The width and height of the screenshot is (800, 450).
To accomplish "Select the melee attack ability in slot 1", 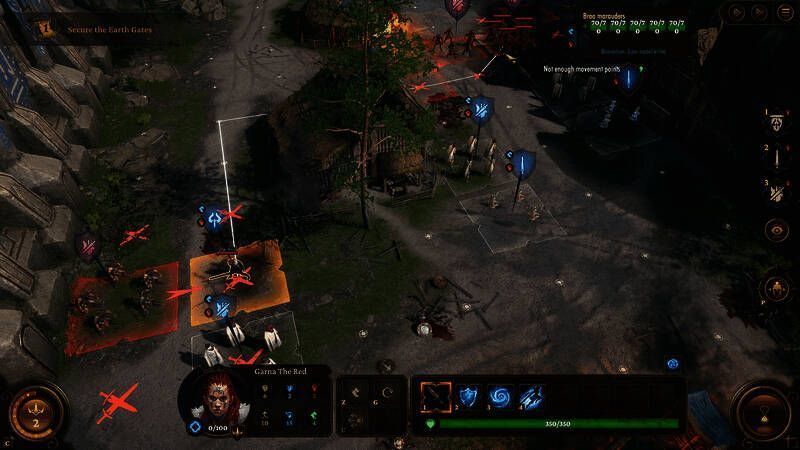I will (435, 396).
